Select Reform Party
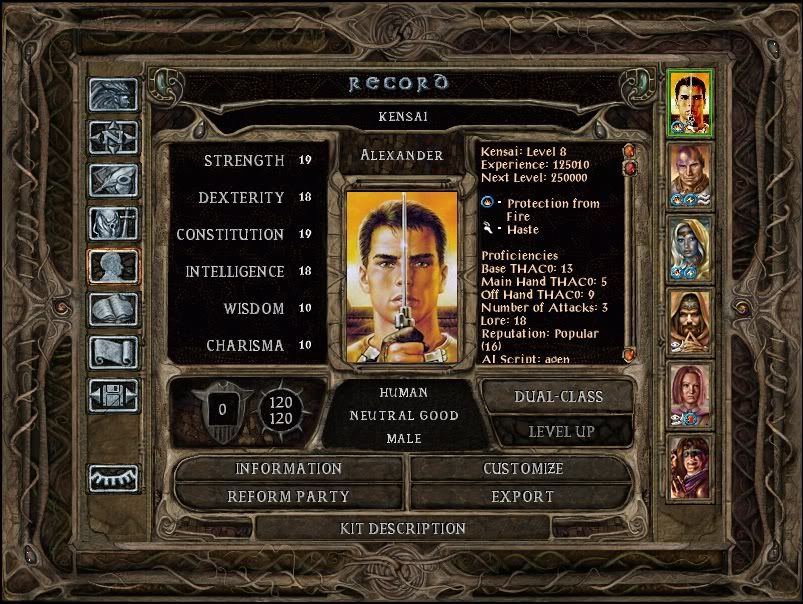This screenshot has width=803, height=604. coord(288,496)
